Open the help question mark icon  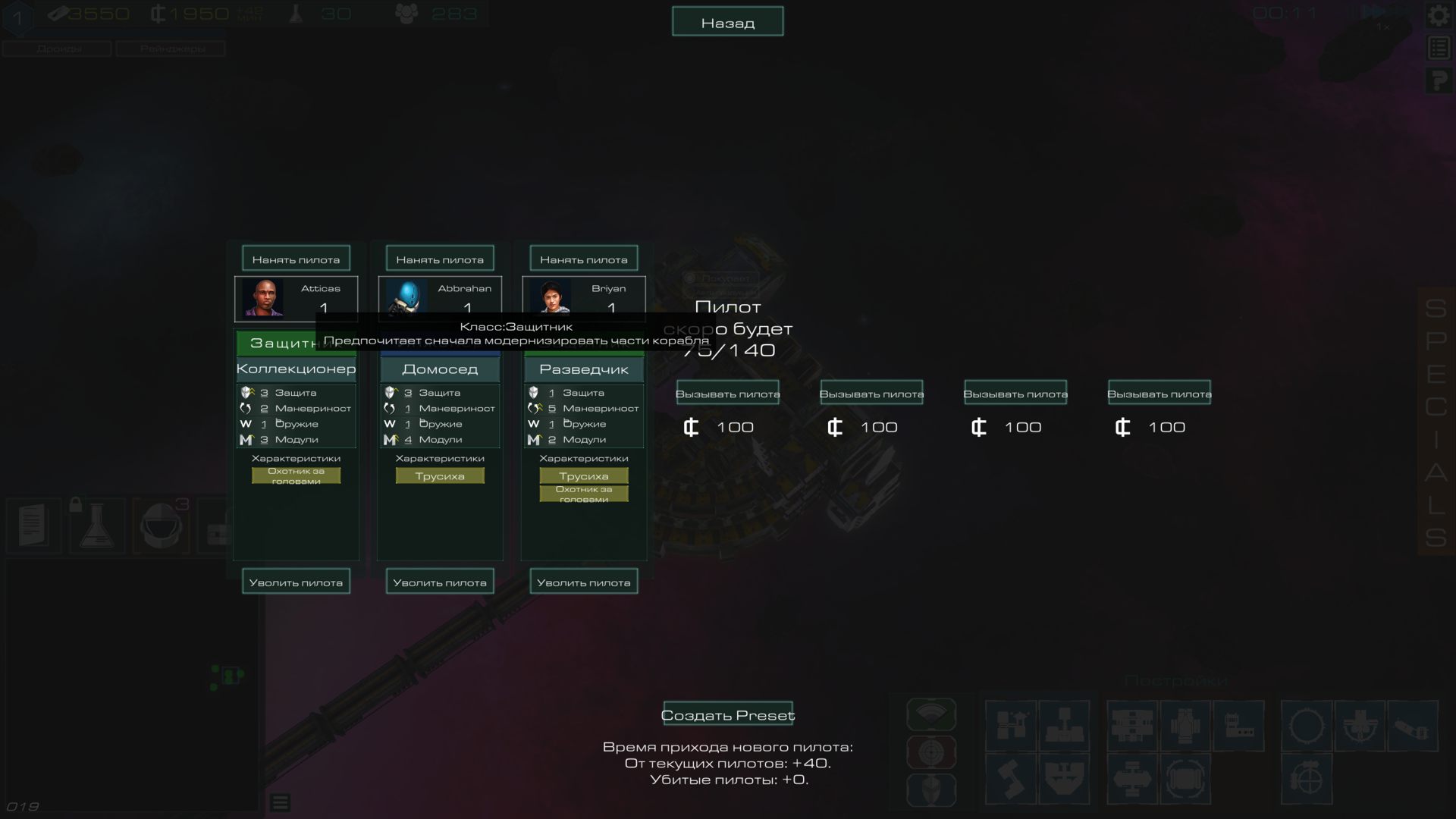tap(1438, 80)
